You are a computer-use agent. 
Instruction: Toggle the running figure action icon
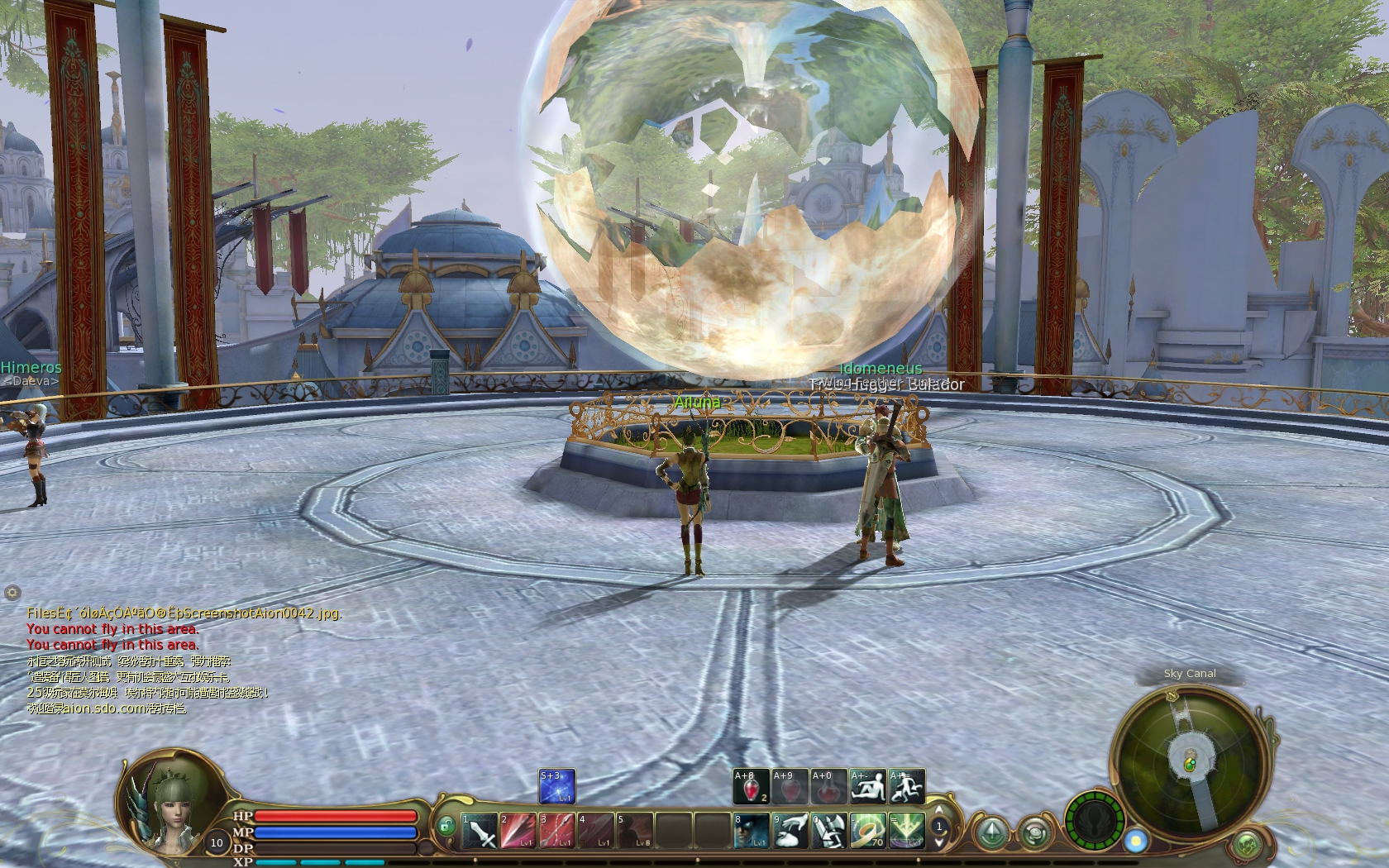click(x=906, y=787)
